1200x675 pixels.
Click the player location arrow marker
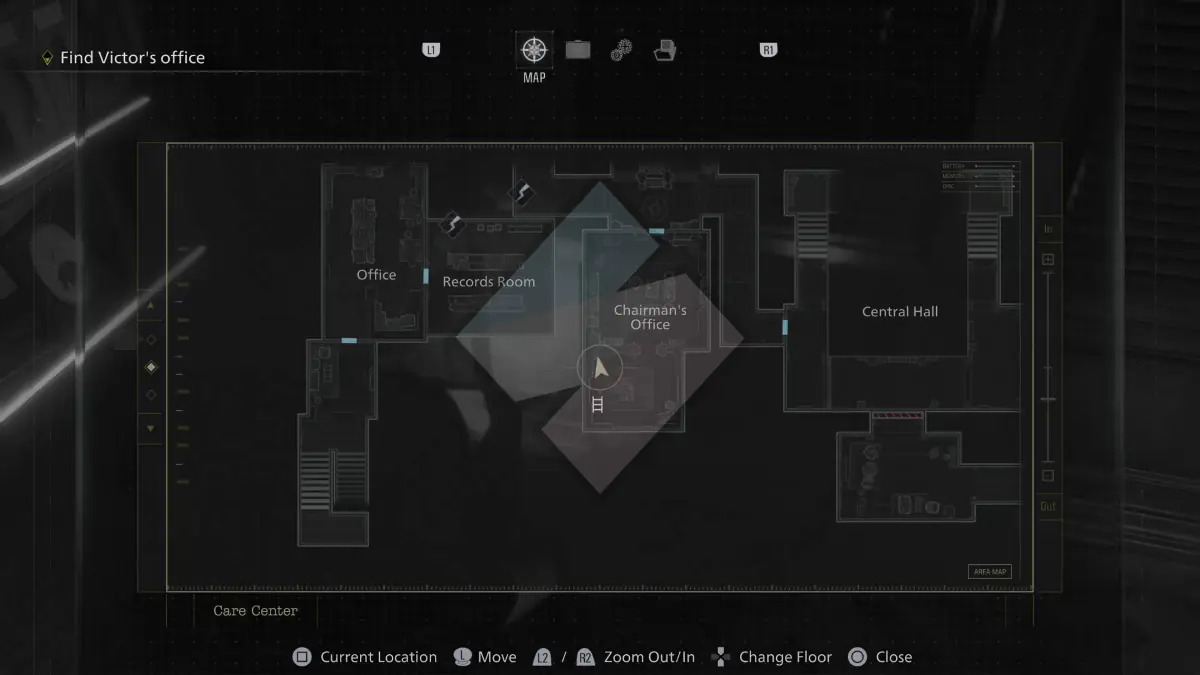pyautogui.click(x=600, y=369)
